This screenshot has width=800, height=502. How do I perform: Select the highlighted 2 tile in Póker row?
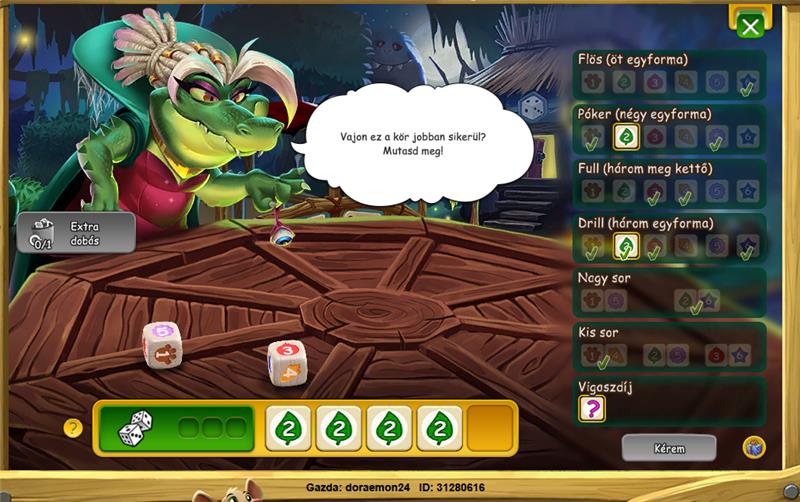626,137
